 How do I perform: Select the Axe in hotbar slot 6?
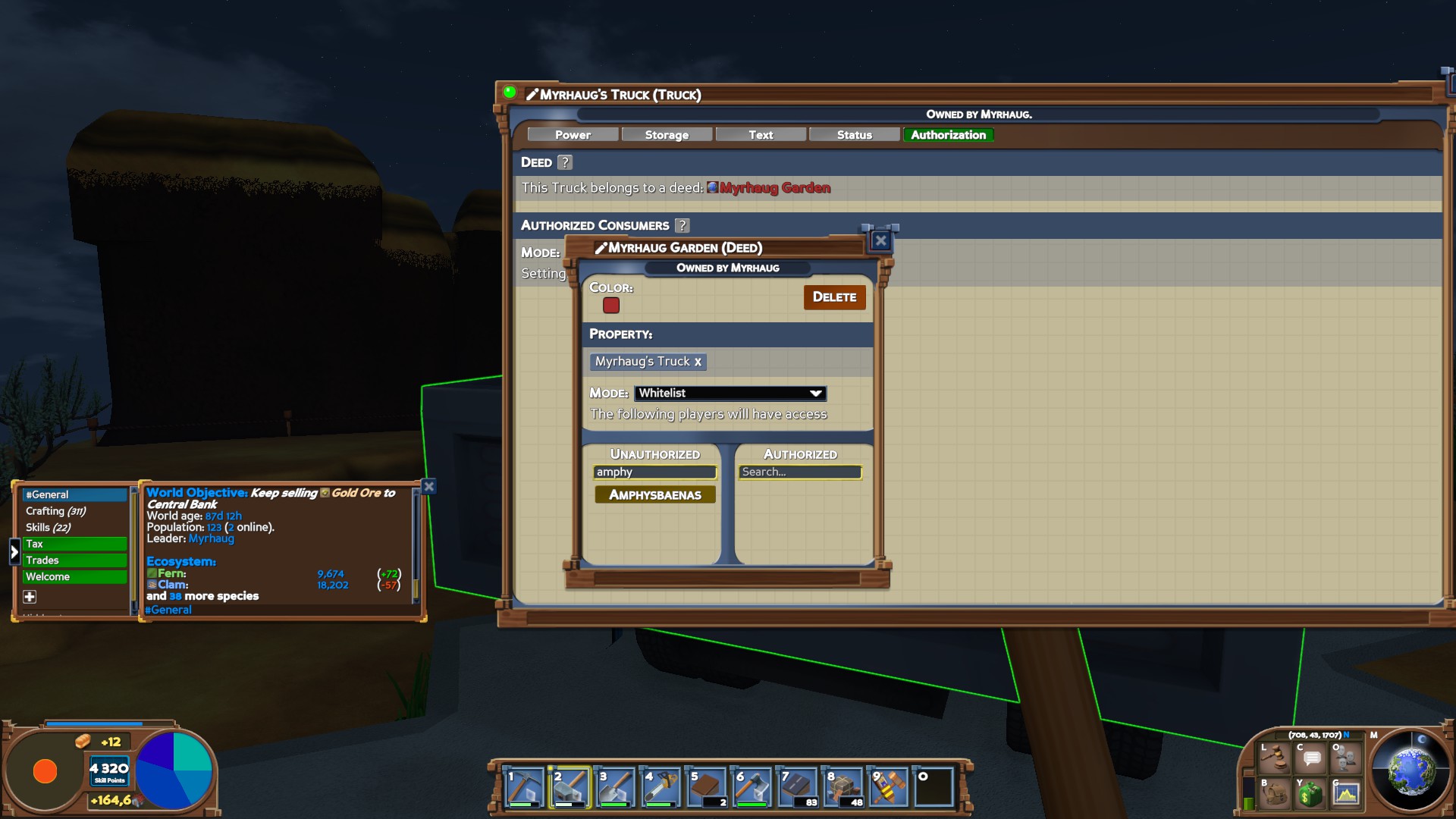coord(751,786)
